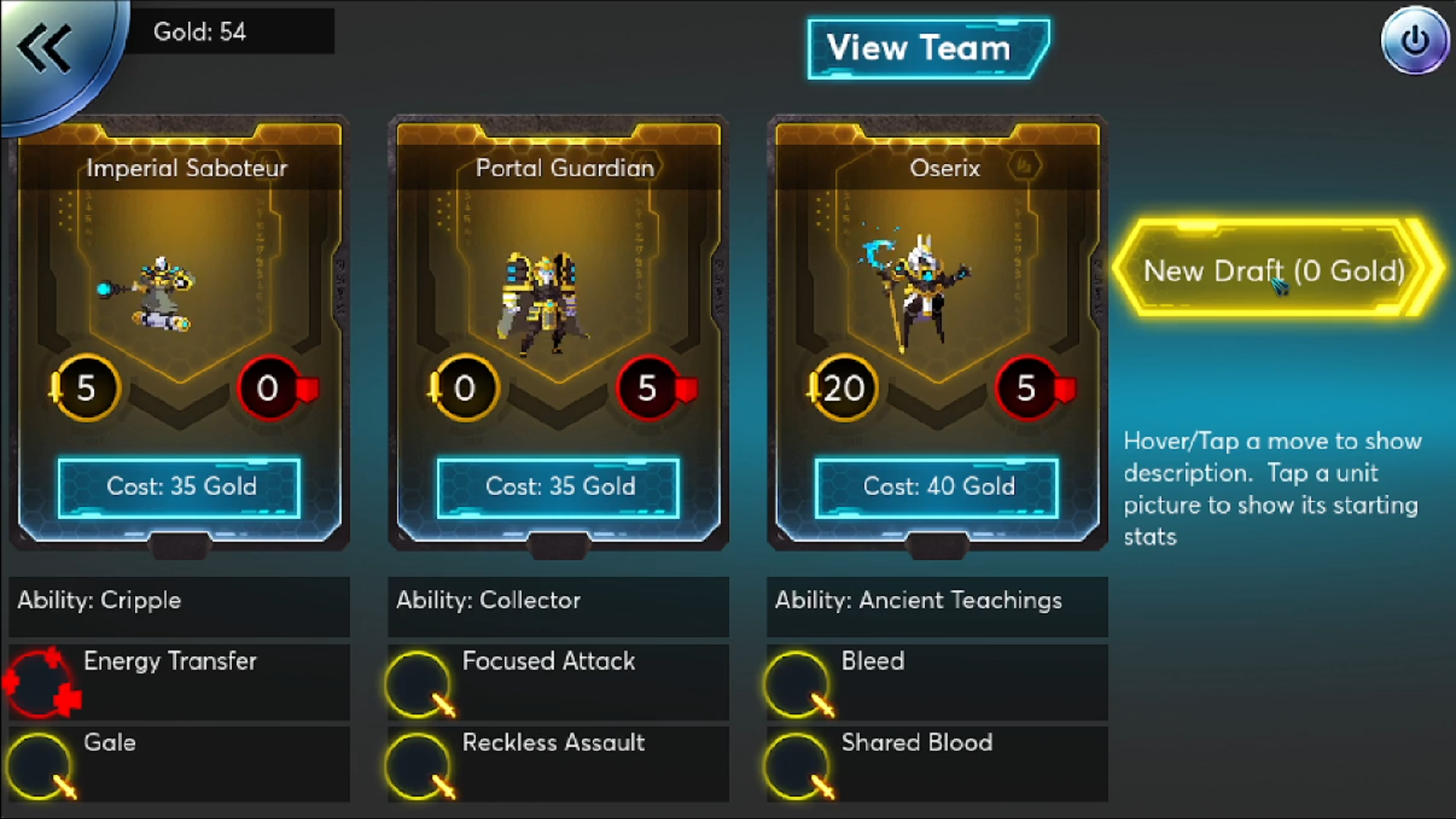Buy Imperial Saboteur for 35 Gold
1456x819 pixels.
pyautogui.click(x=180, y=488)
